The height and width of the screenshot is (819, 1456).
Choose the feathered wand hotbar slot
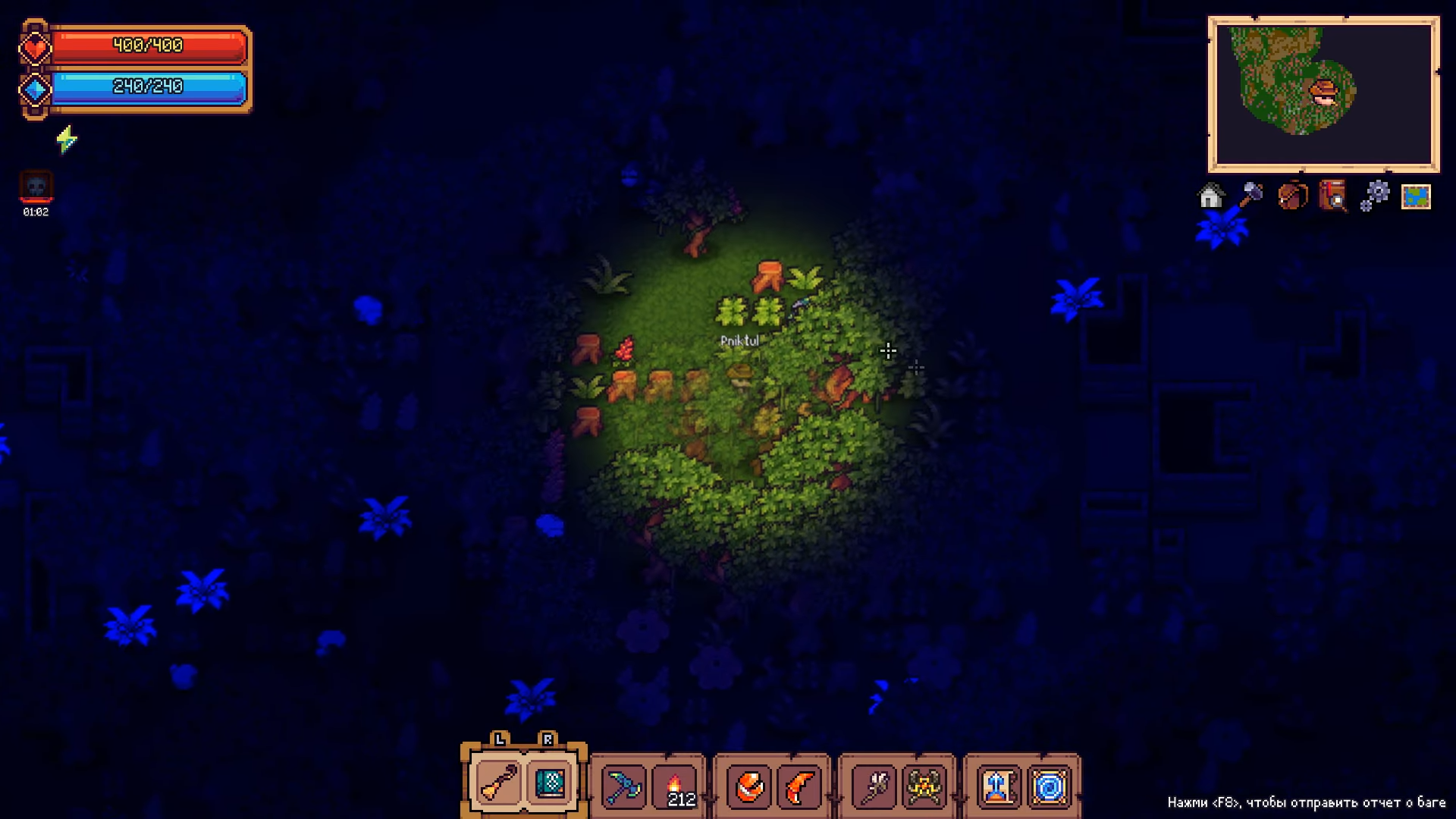[873, 787]
